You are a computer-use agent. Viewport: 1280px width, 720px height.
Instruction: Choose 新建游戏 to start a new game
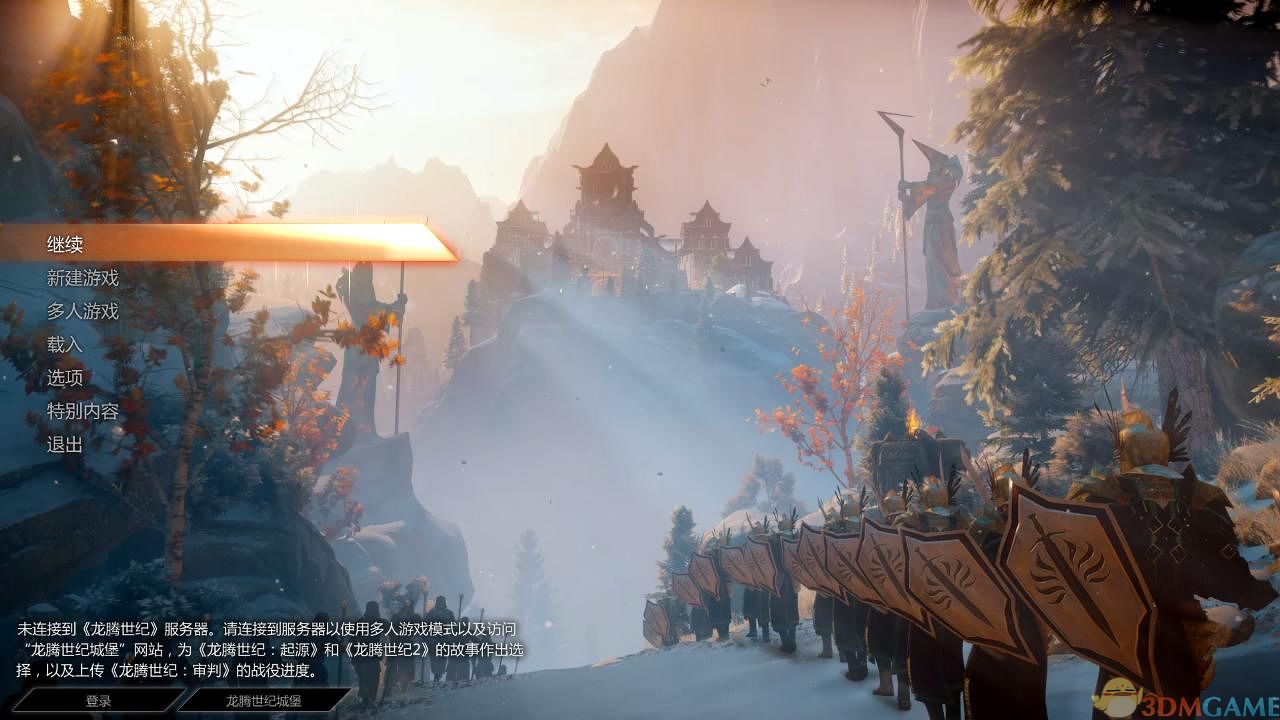tap(82, 277)
